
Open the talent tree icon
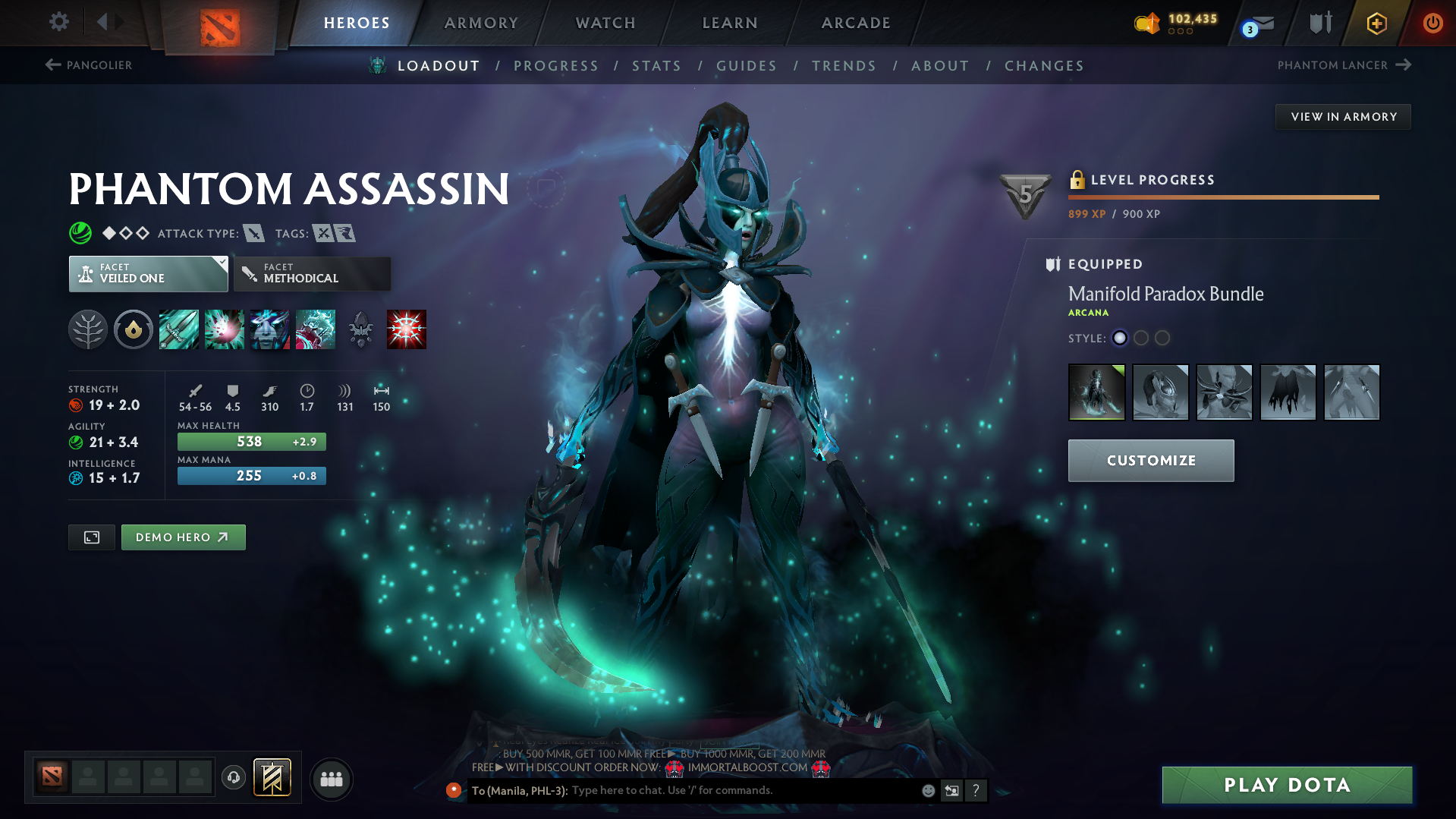[88, 329]
